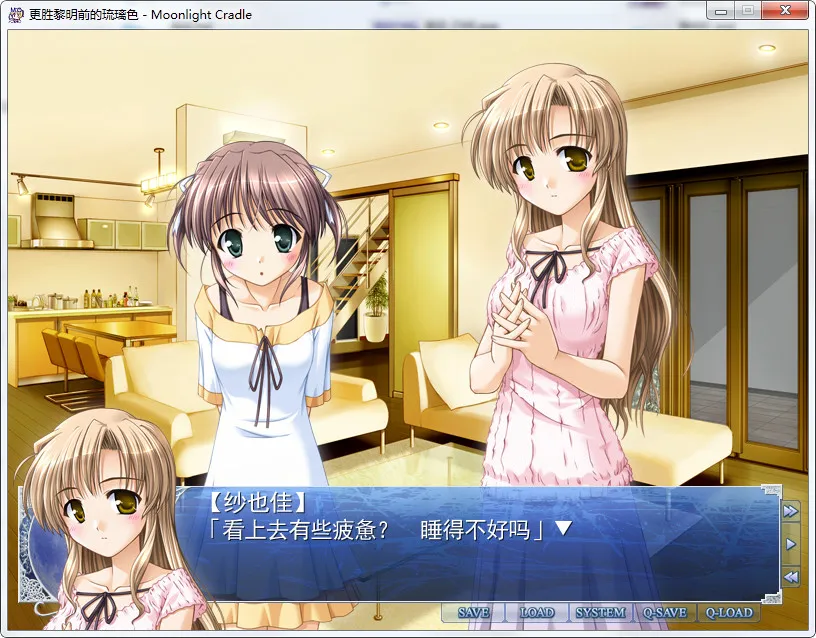Open the SYSTEM settings
This screenshot has height=638, width=816.
(x=600, y=612)
